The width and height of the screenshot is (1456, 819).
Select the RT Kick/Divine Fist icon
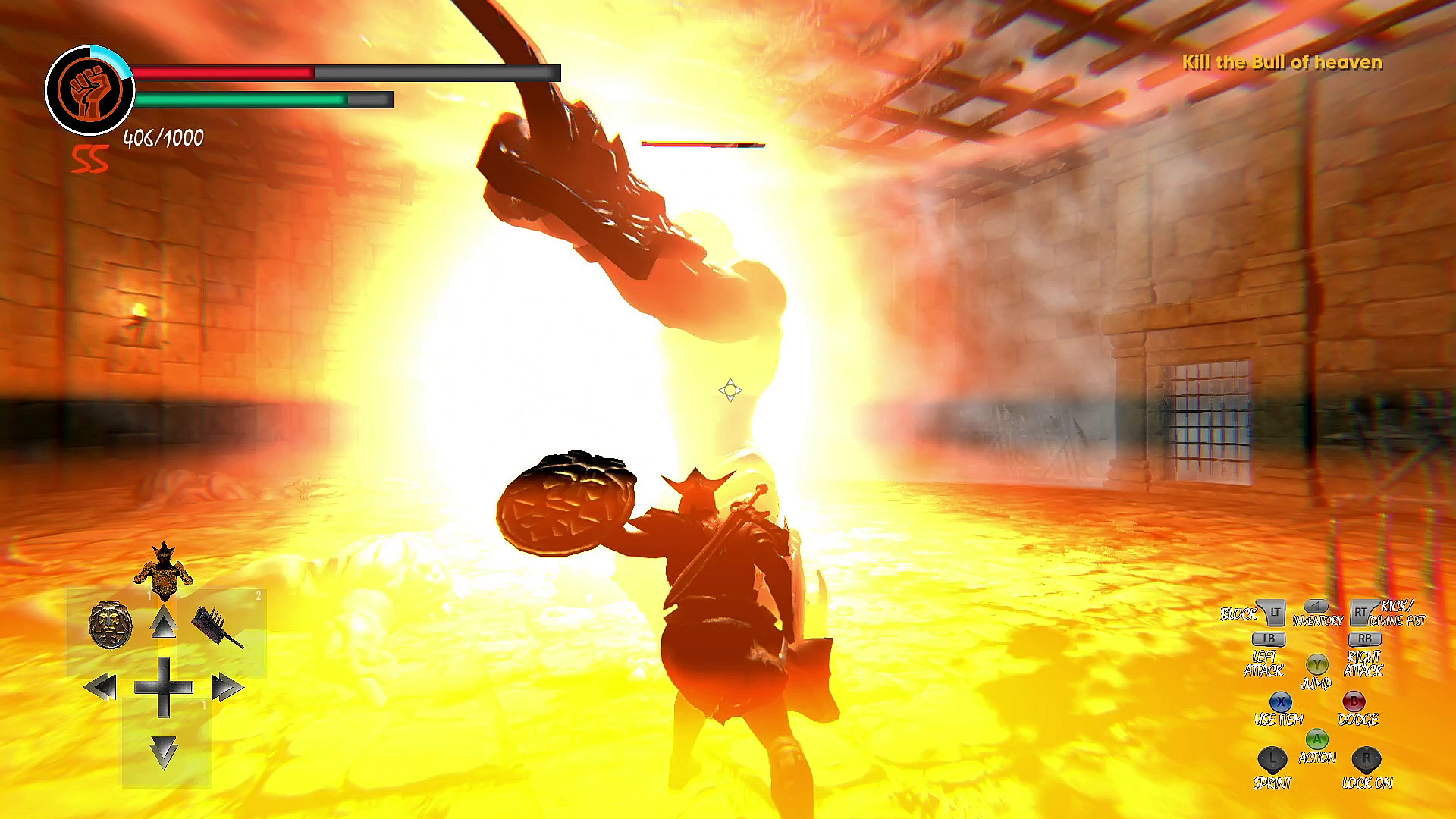pos(1362,613)
